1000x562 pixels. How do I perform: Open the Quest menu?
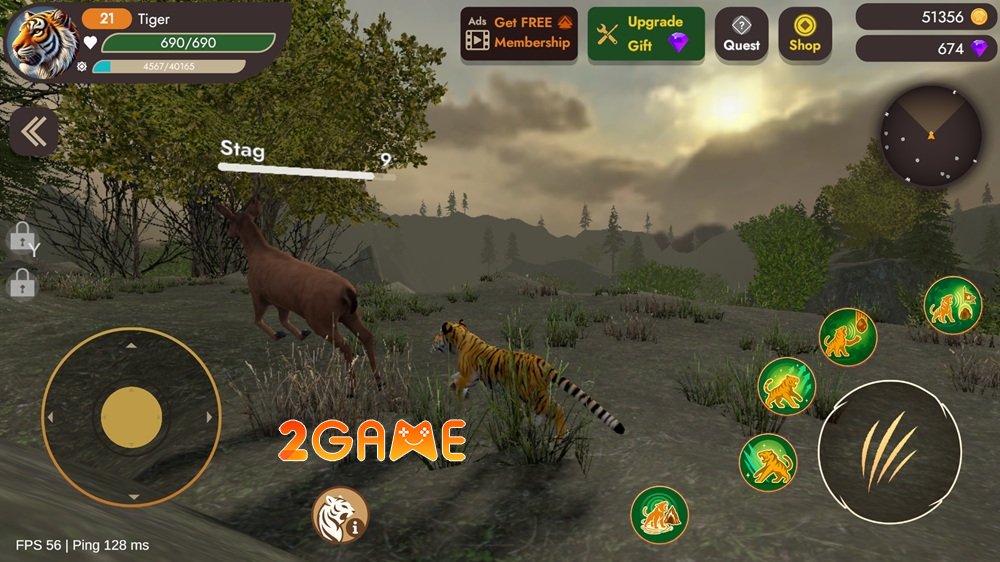pos(742,34)
